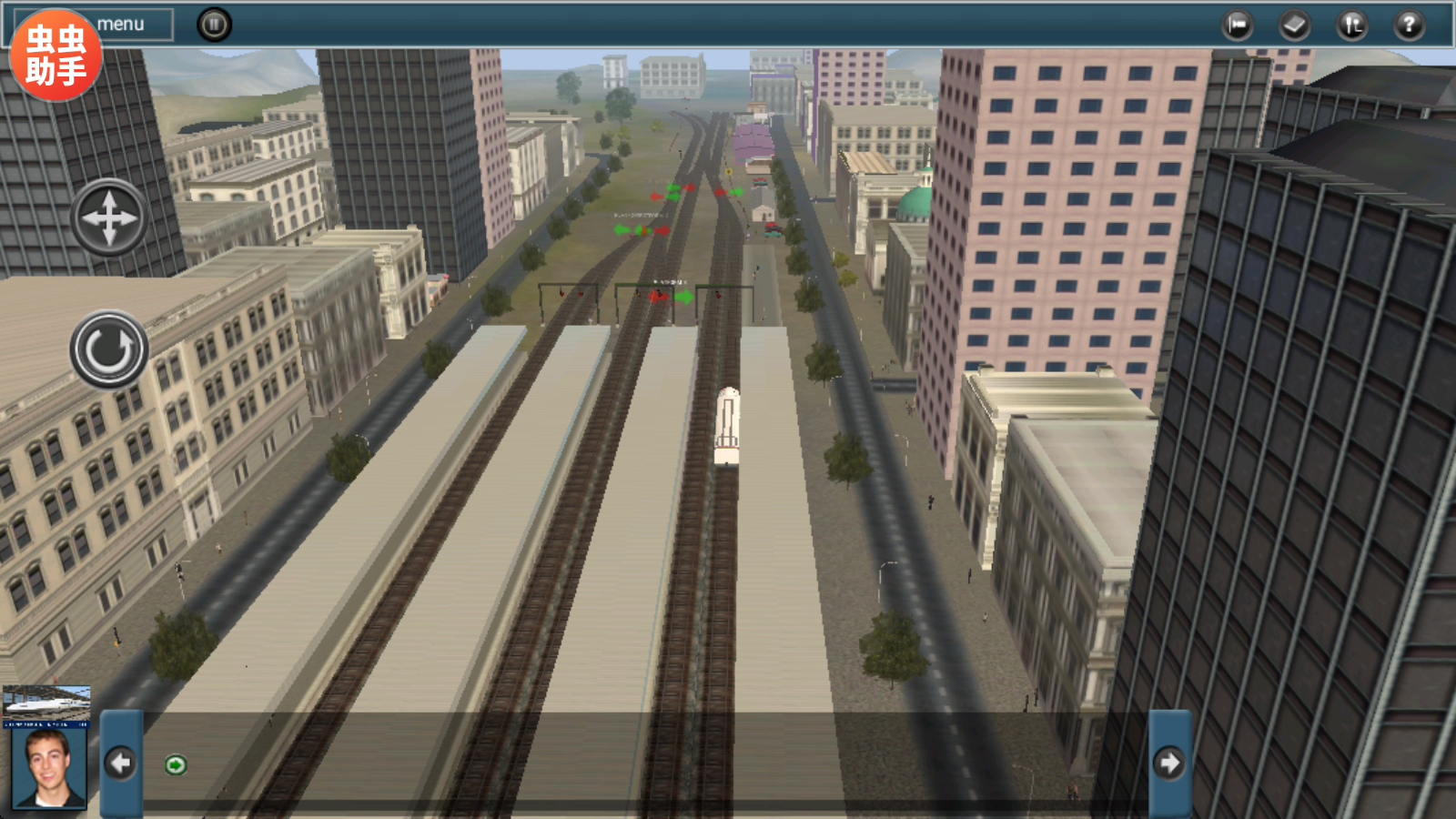The width and height of the screenshot is (1456, 819).
Task: Pause the simulation
Action: coord(215,25)
